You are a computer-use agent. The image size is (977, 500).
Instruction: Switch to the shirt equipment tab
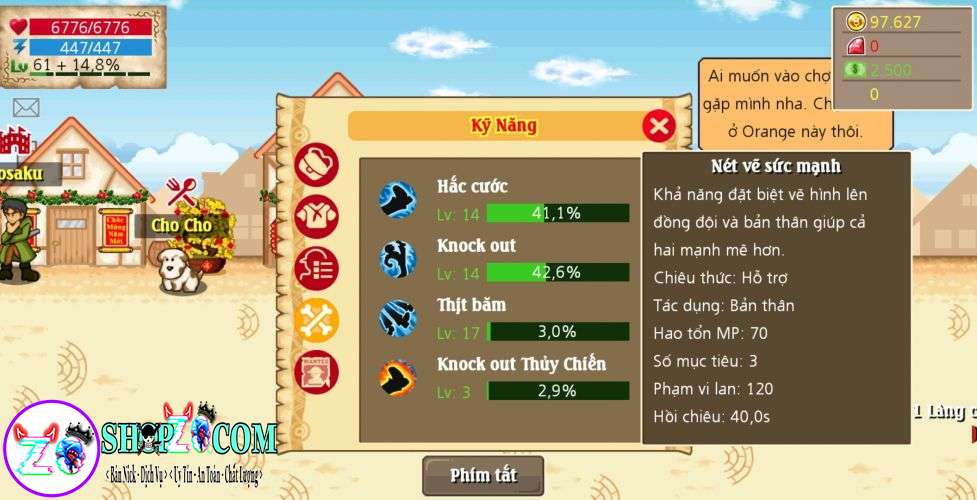tap(316, 216)
